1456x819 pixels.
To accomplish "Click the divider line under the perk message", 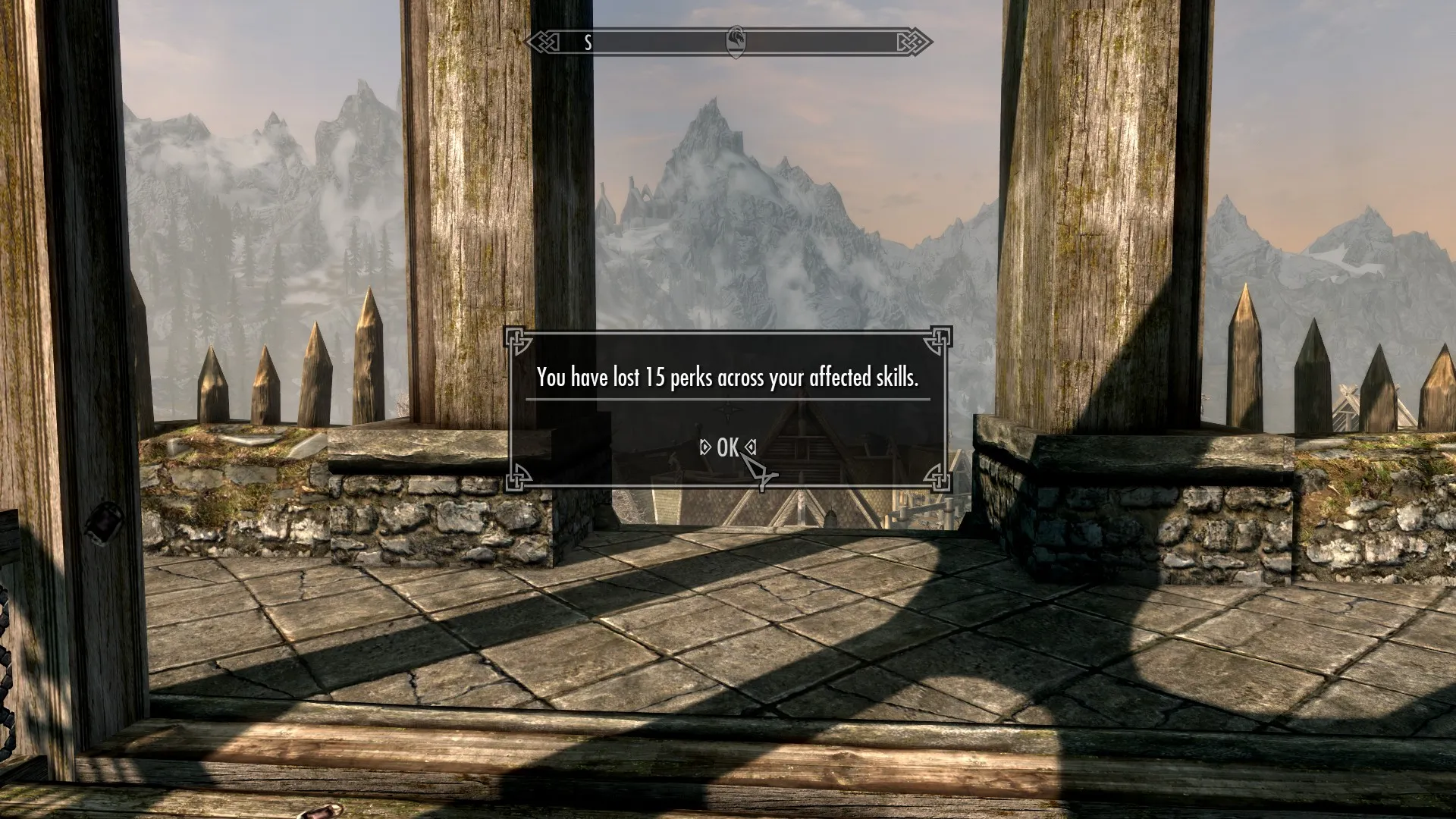I will 727,398.
